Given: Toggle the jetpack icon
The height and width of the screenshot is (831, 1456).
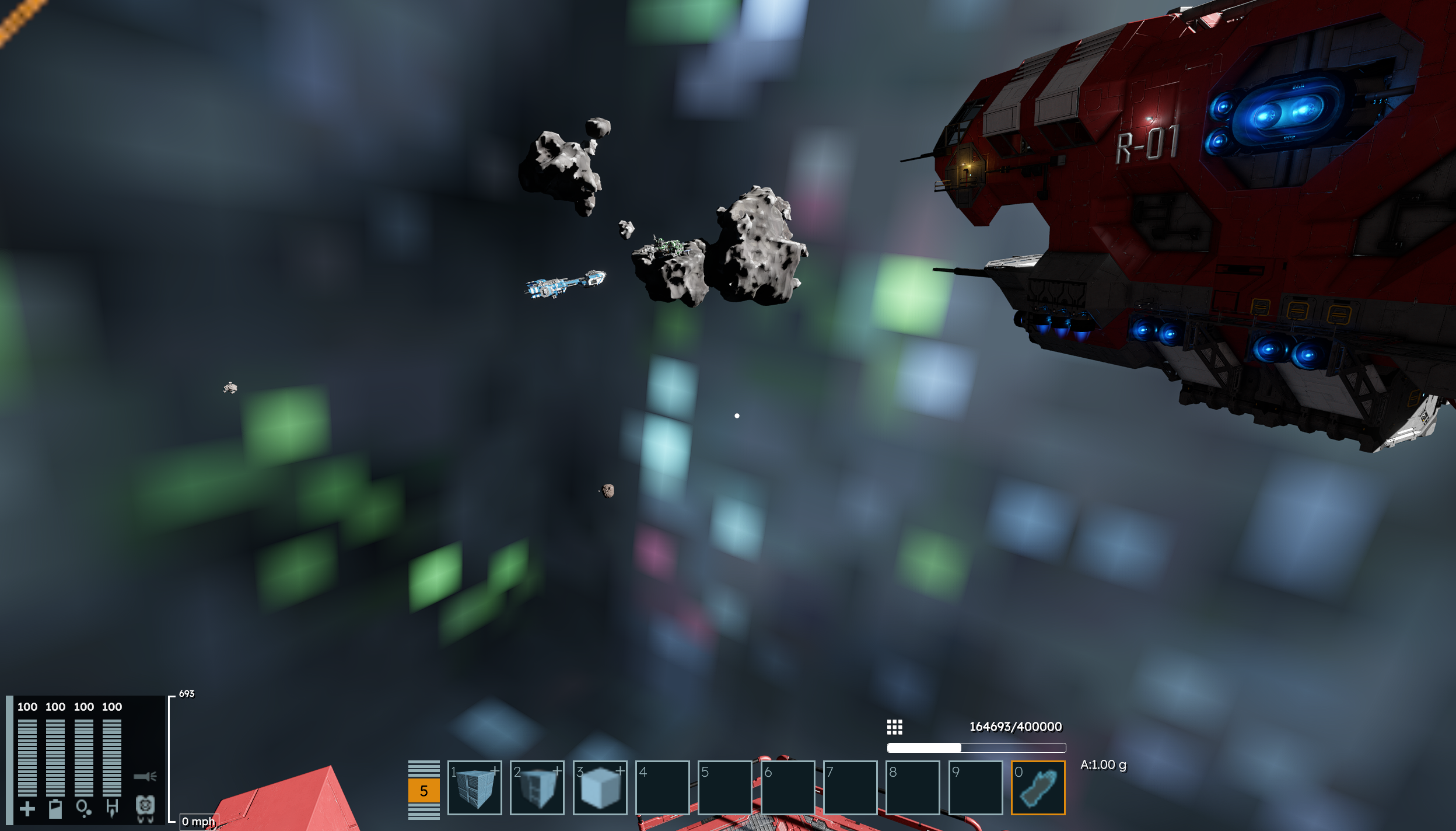Looking at the screenshot, I should coord(145,808).
